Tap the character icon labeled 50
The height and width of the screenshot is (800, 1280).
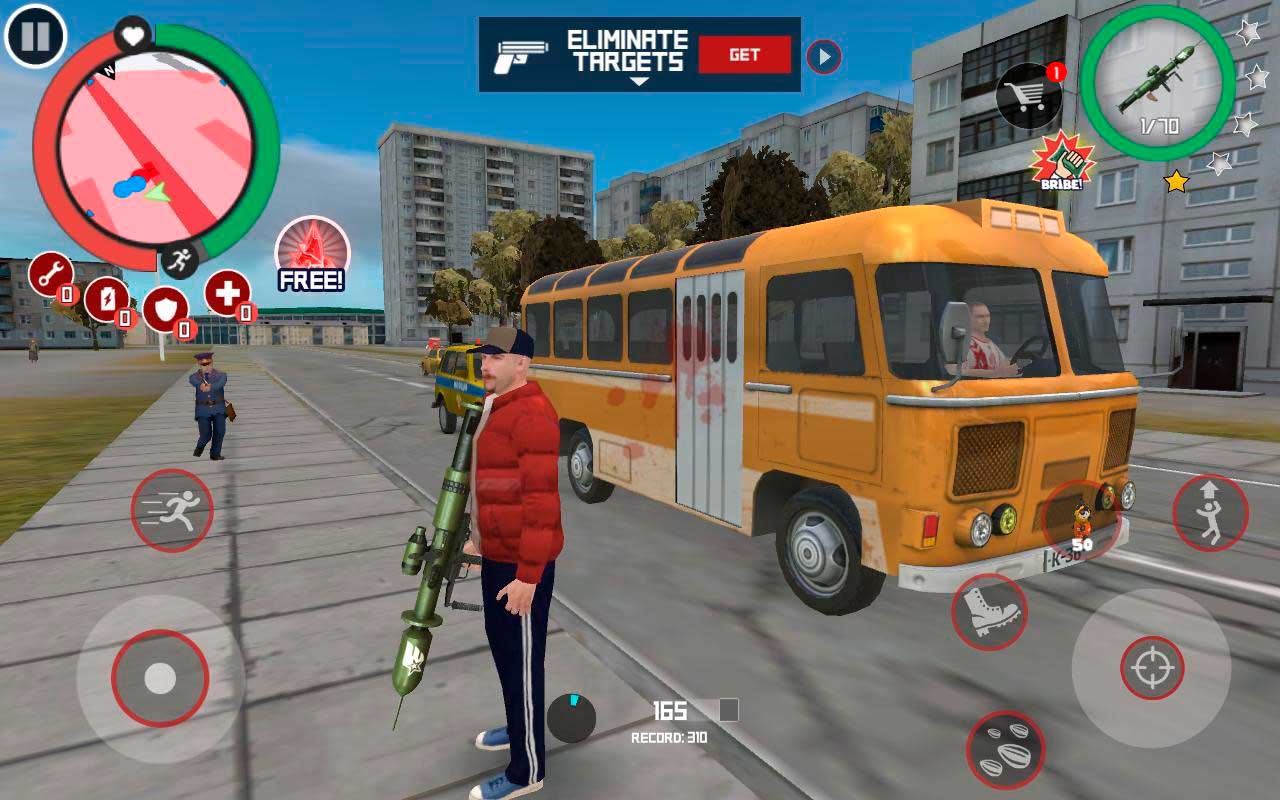pos(1081,522)
